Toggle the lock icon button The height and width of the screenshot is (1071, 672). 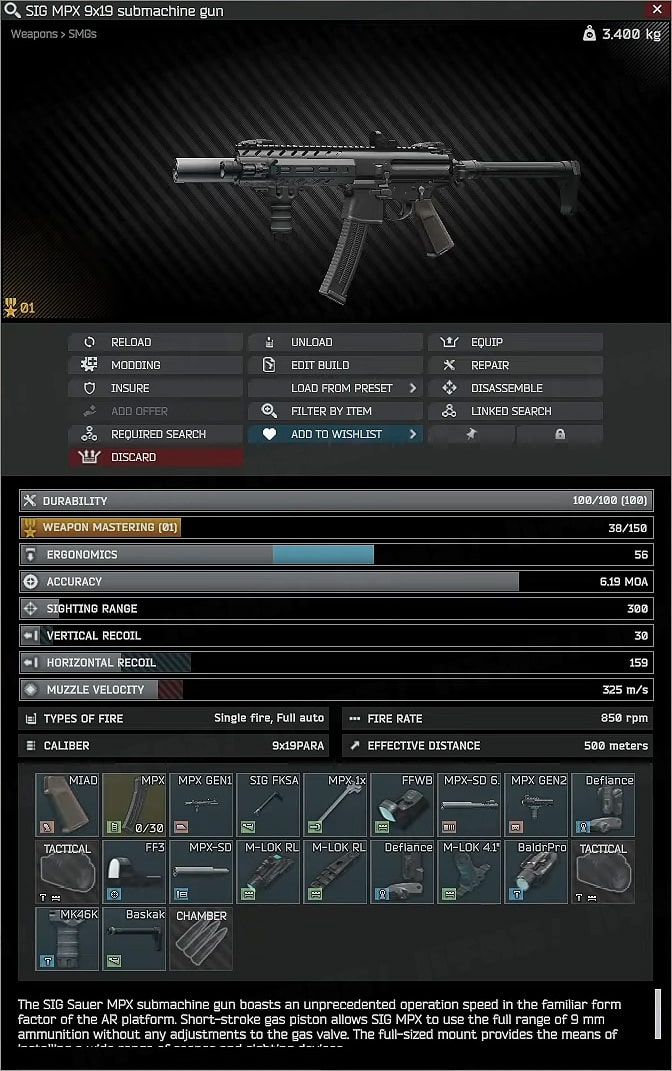[559, 434]
